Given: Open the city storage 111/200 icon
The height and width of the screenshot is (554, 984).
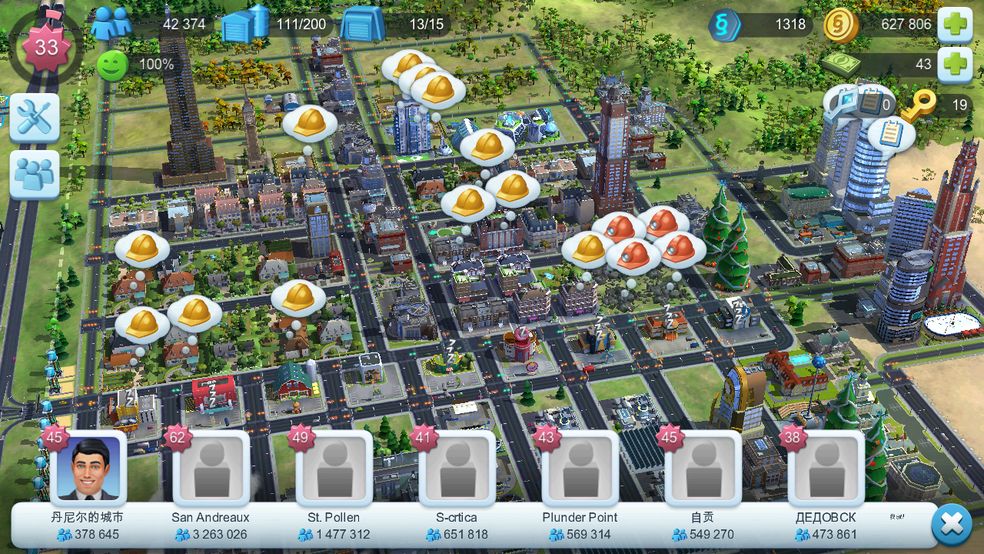Looking at the screenshot, I should click(x=245, y=24).
